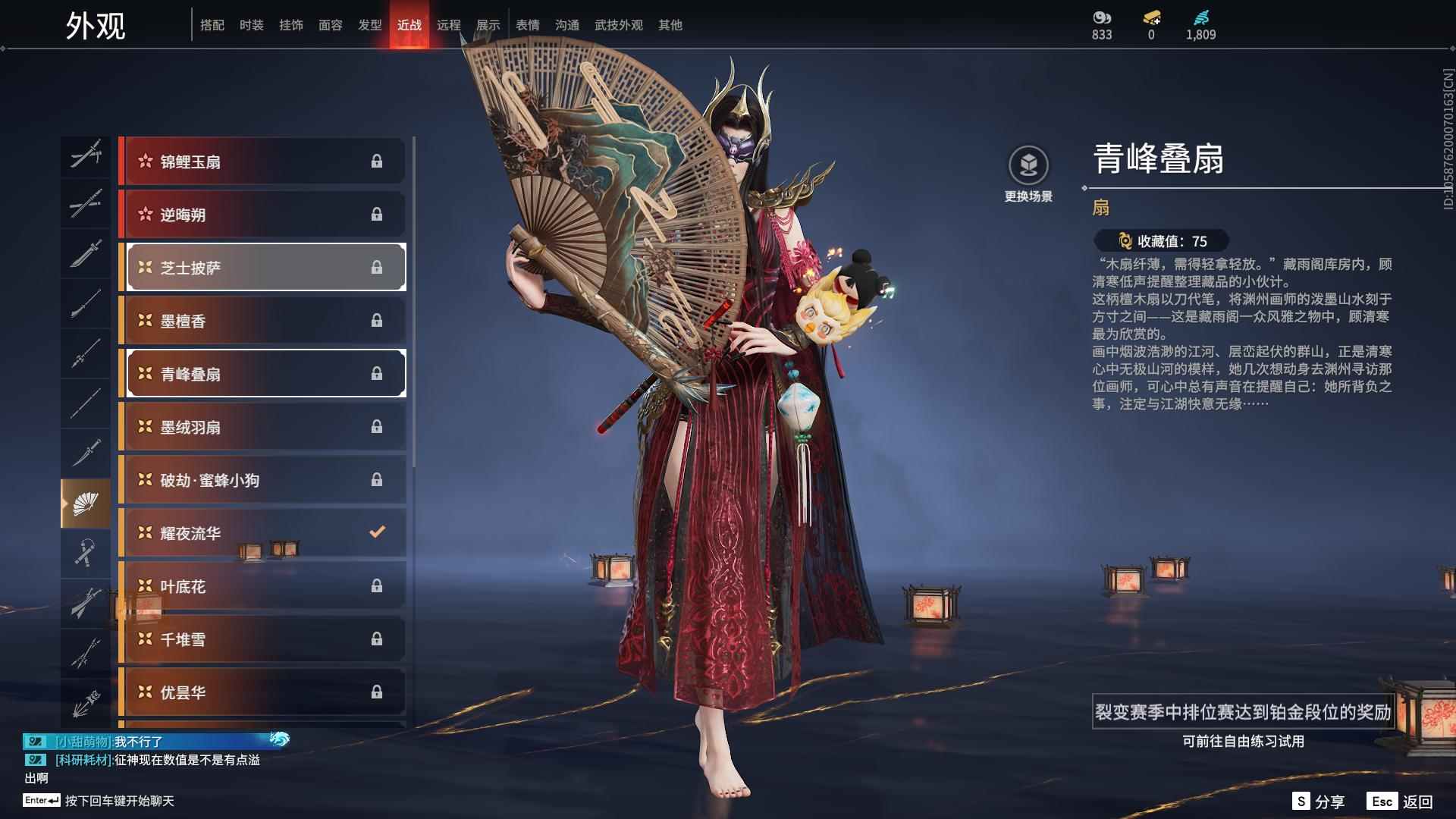Select 墨檀香 in the fan list
The image size is (1456, 819).
[x=264, y=320]
